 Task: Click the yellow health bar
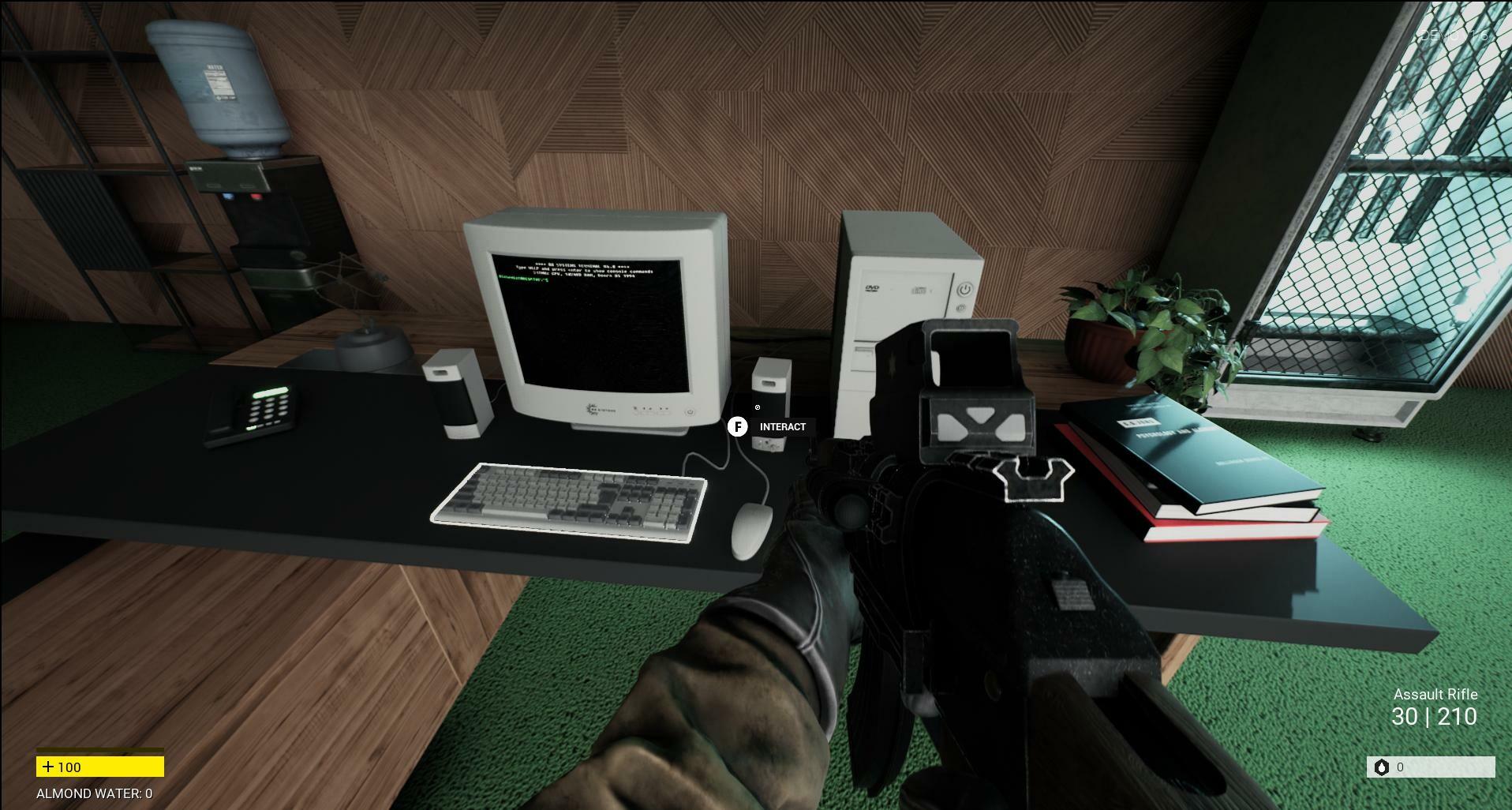99,766
